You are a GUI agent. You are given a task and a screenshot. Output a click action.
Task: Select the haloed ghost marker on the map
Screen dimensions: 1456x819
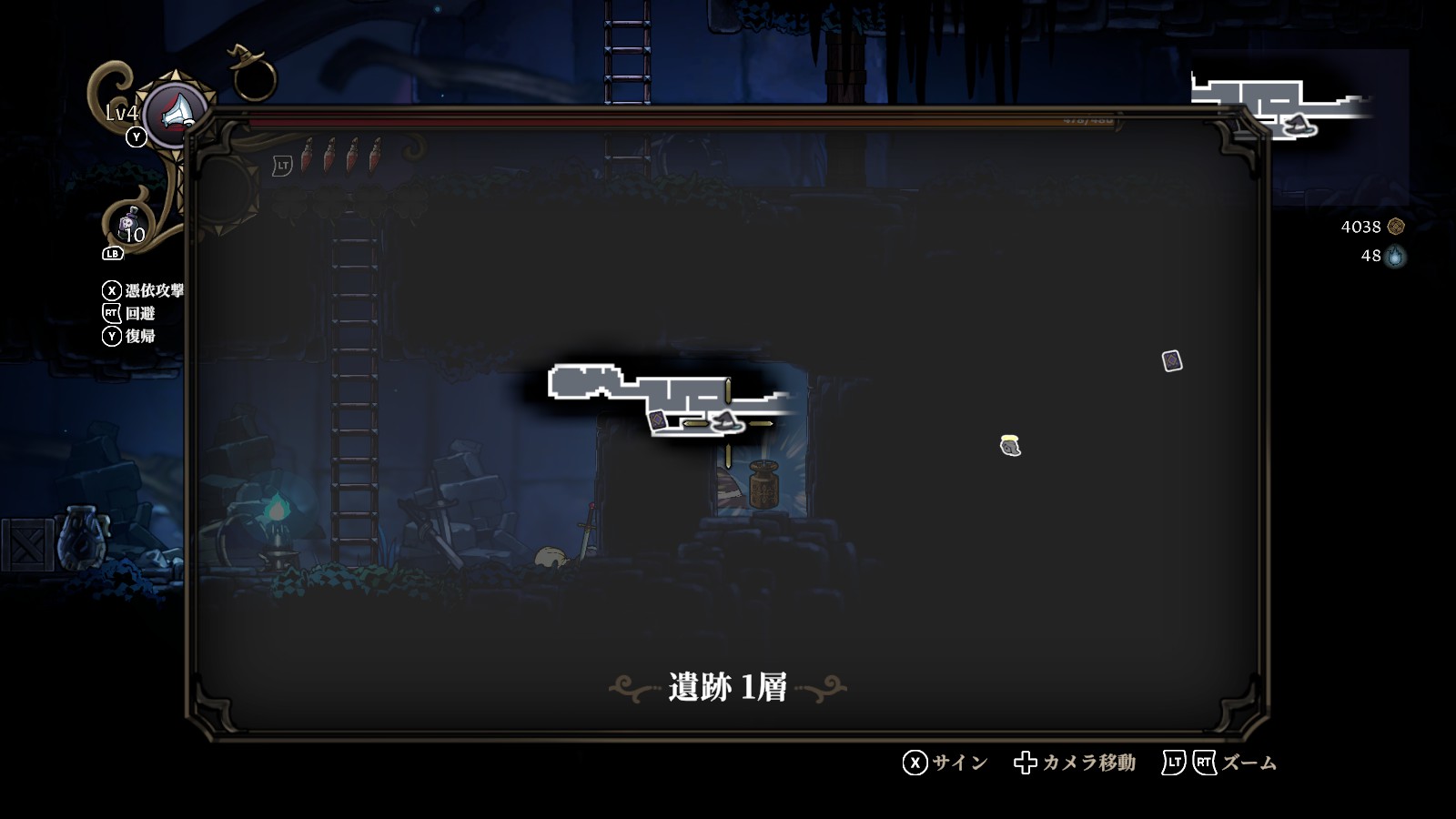pos(1010,445)
